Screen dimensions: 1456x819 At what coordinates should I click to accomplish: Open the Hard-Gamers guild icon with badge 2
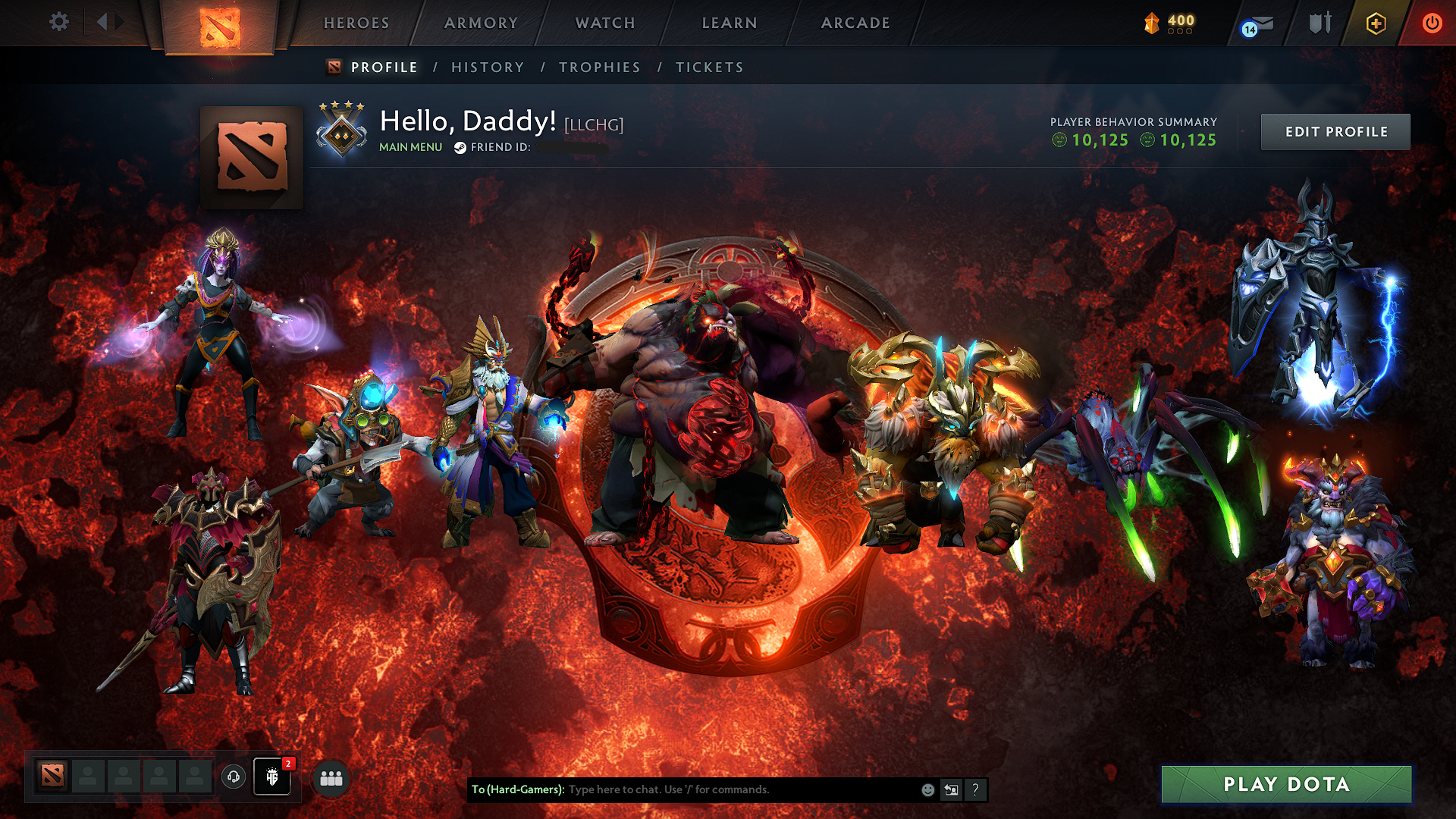[x=272, y=778]
